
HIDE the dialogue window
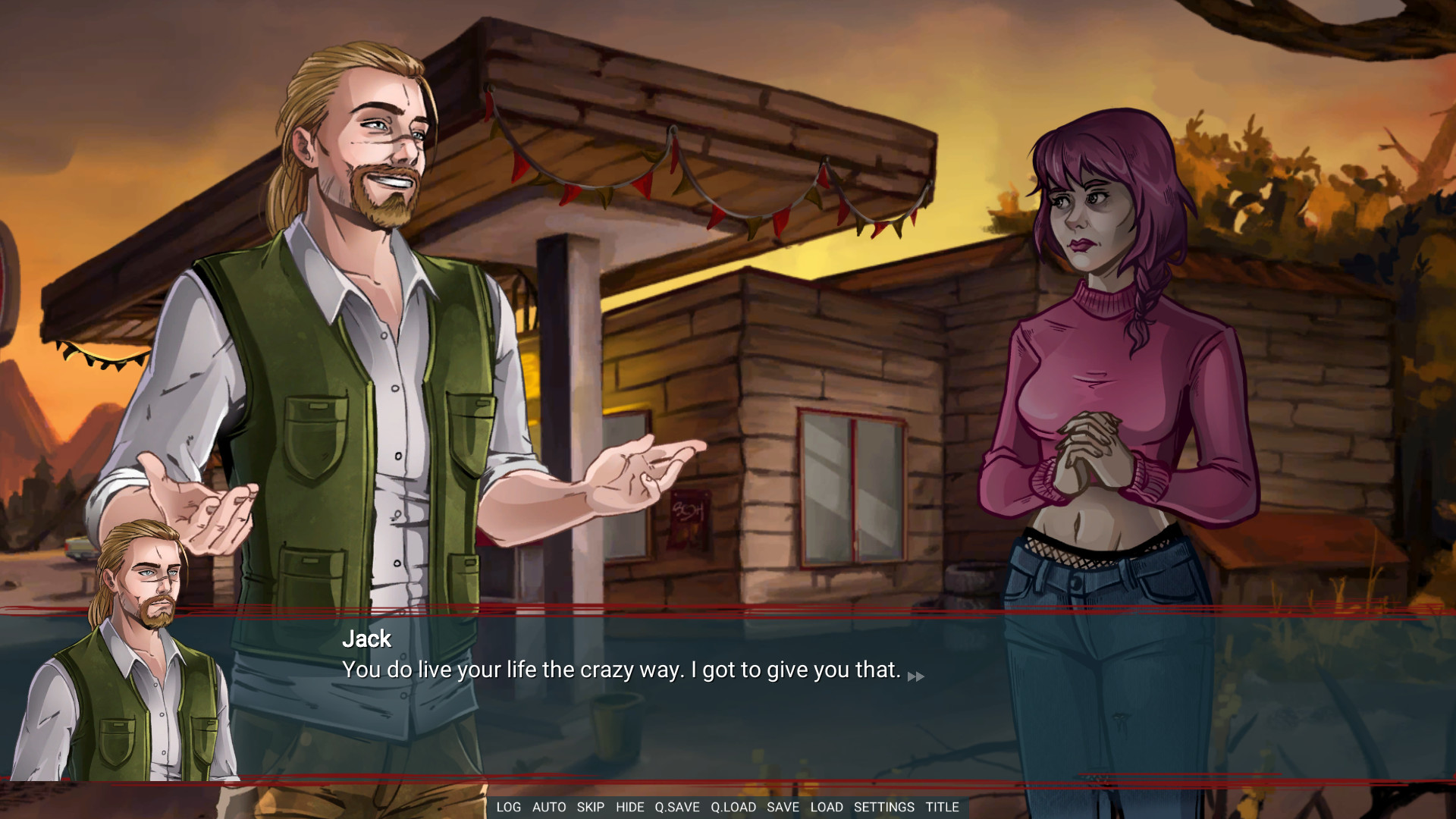[629, 807]
